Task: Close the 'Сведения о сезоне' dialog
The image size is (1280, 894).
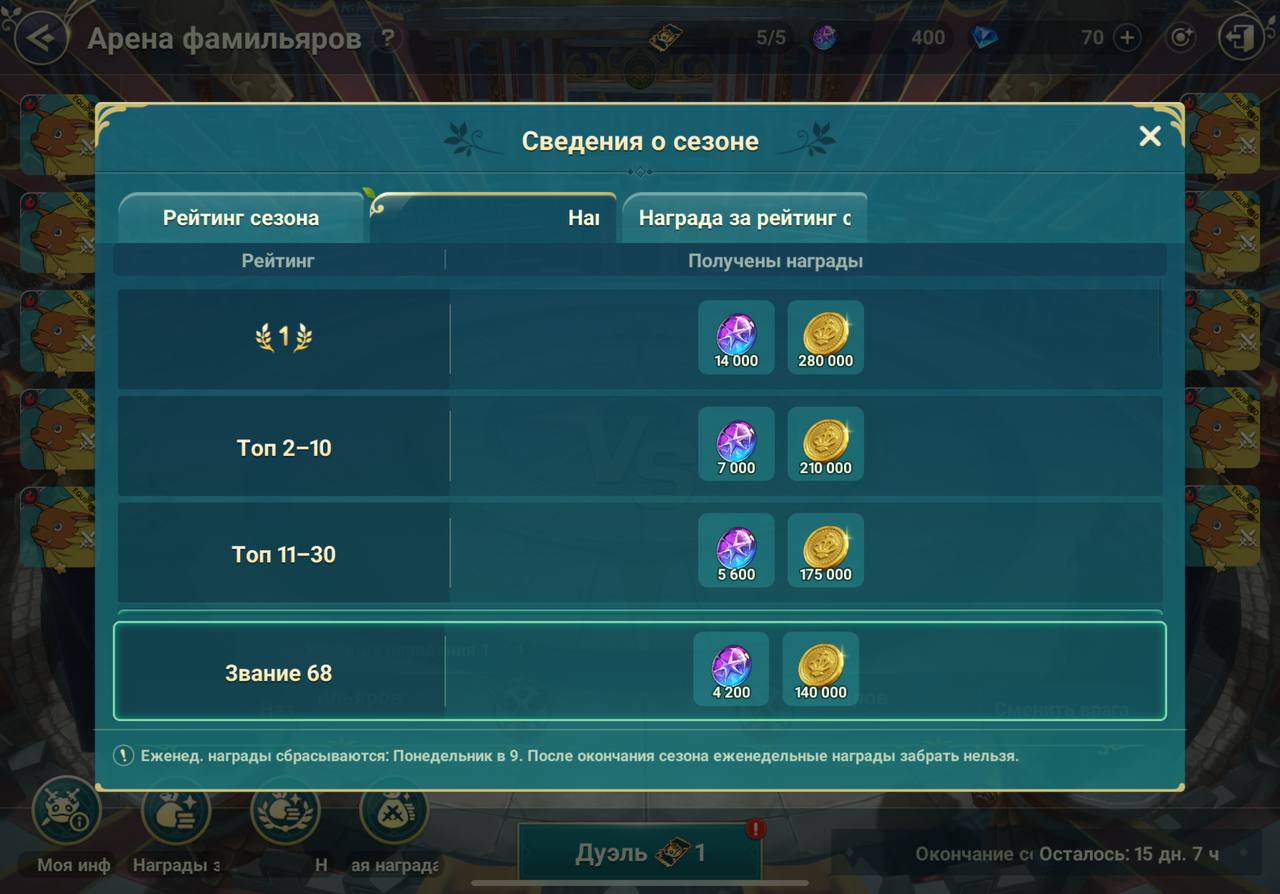Action: (1150, 136)
